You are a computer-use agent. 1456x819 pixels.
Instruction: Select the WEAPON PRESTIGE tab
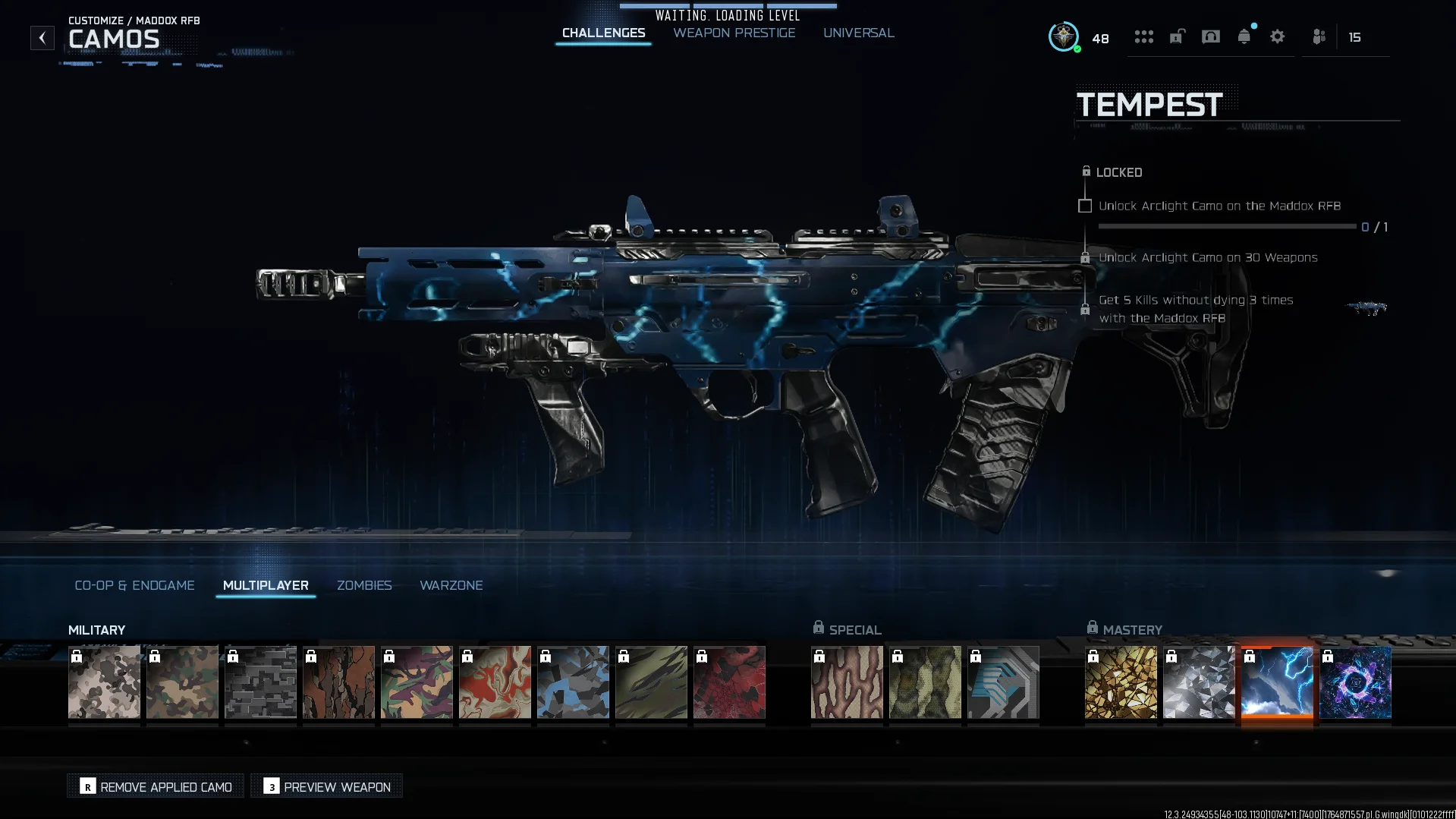coord(733,33)
